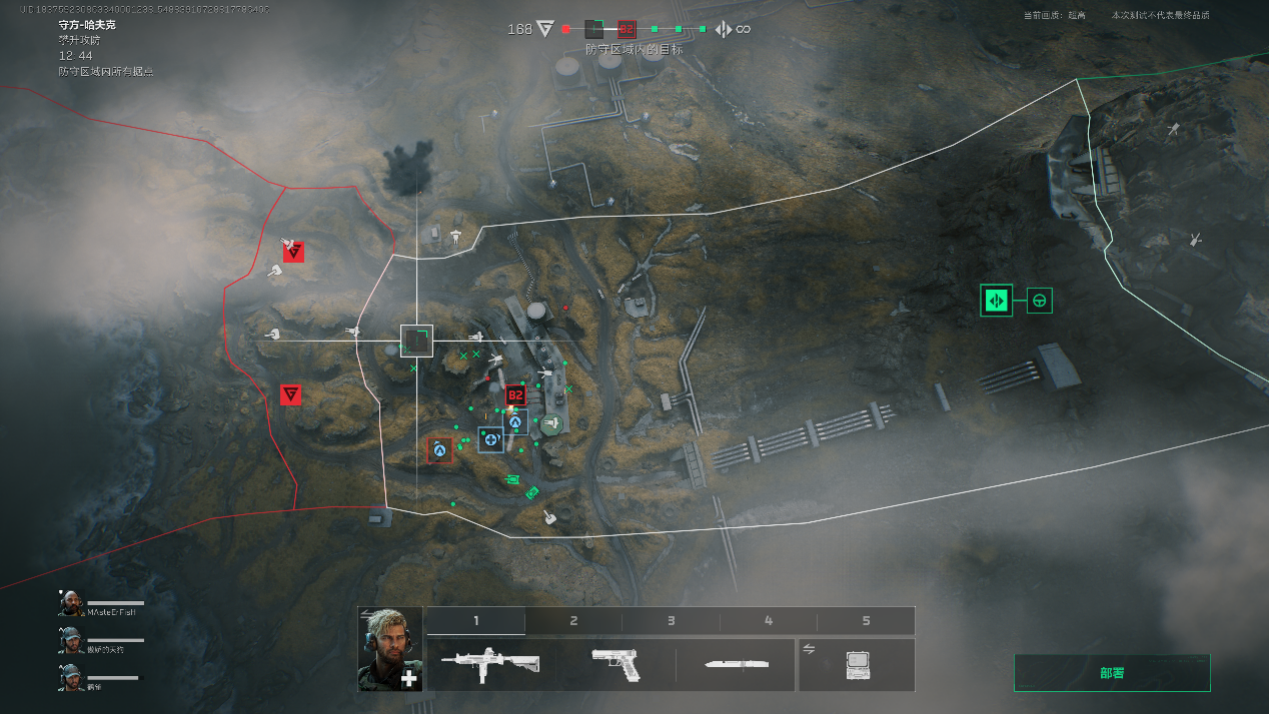
Task: Switch to loadout tab 2
Action: click(x=573, y=621)
